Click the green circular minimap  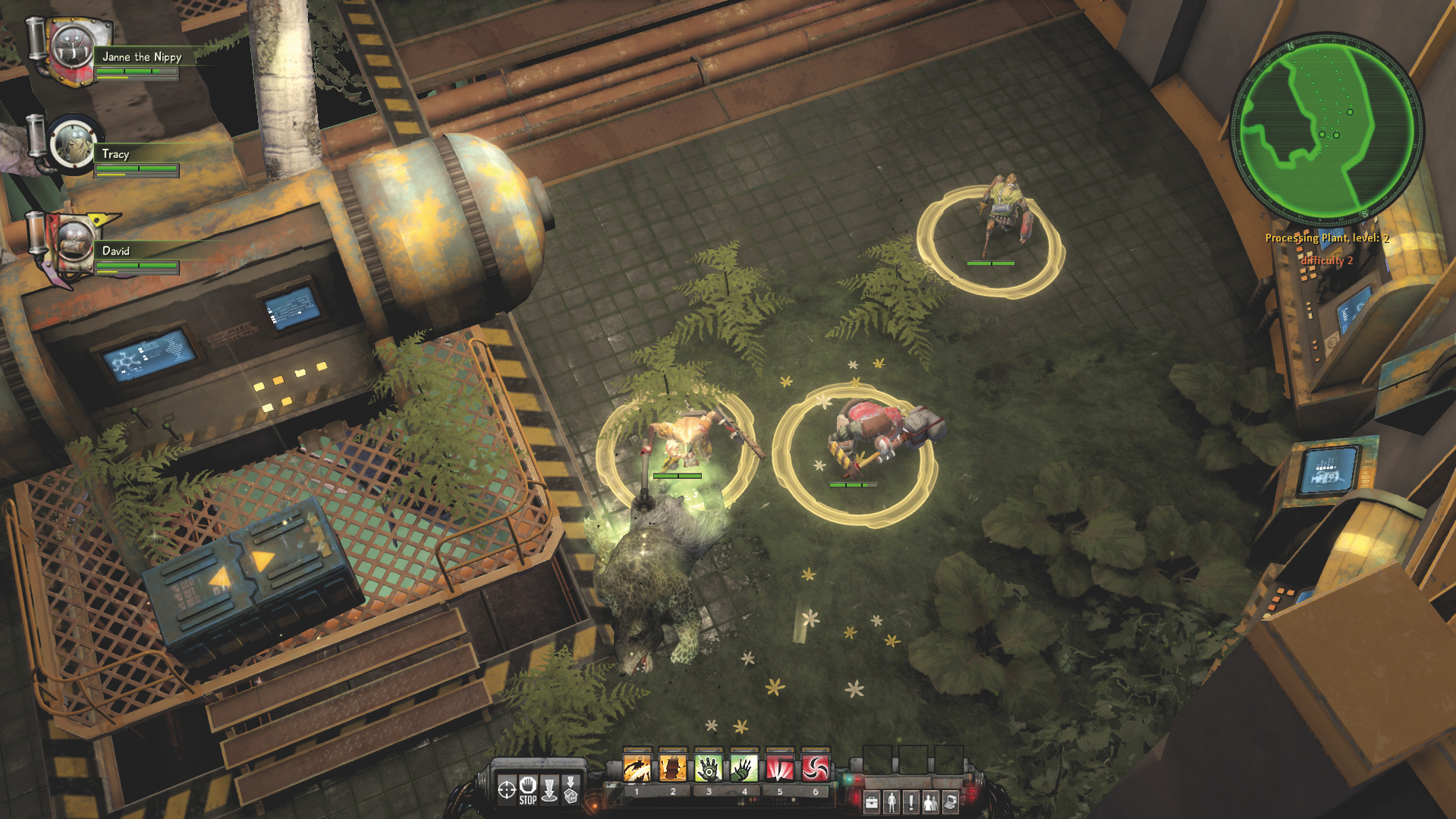pyautogui.click(x=1325, y=127)
